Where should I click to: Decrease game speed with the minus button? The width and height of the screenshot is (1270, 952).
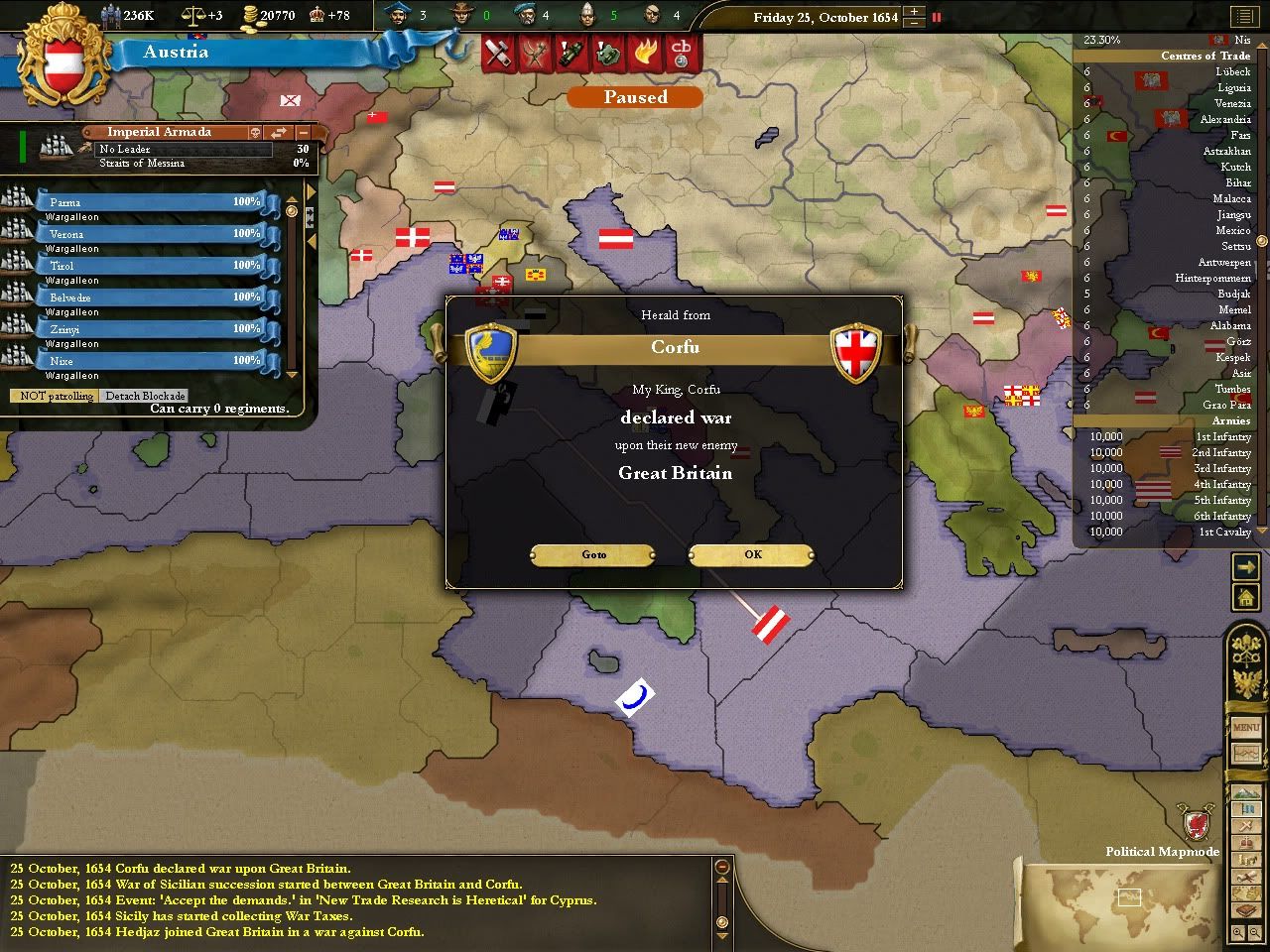pos(915,23)
